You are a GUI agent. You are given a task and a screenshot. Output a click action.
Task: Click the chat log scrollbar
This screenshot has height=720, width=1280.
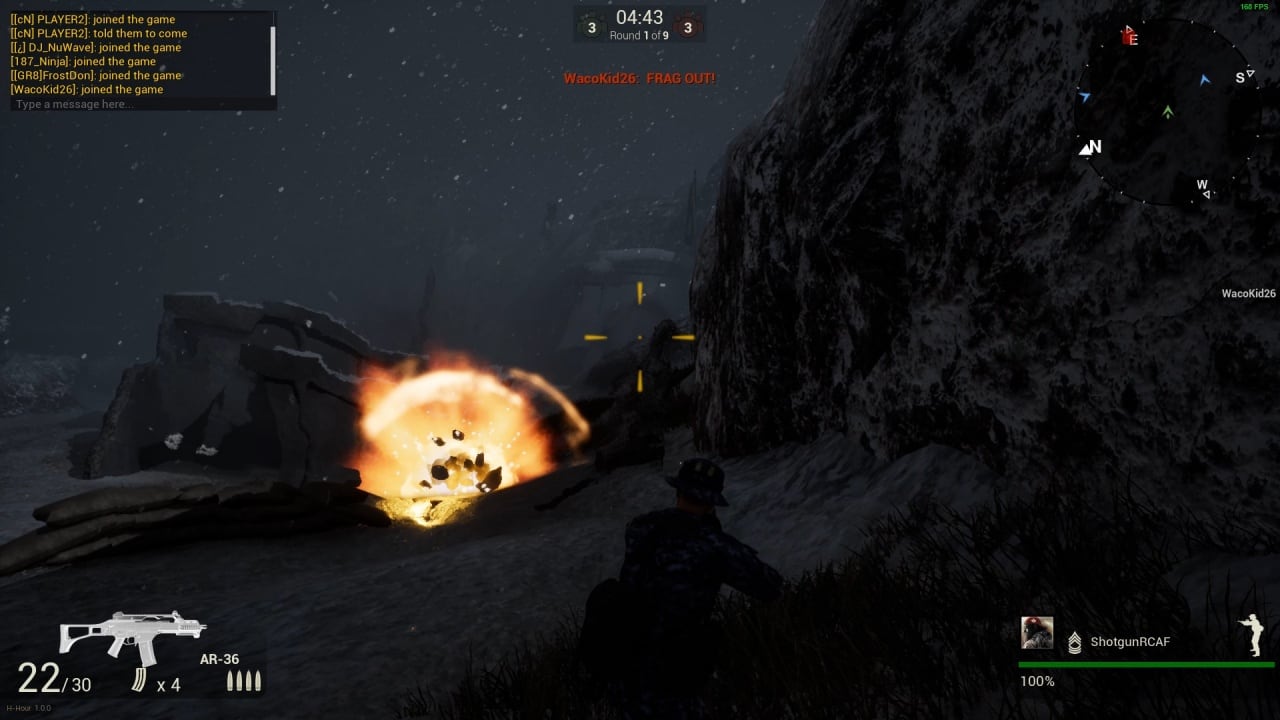(x=273, y=60)
